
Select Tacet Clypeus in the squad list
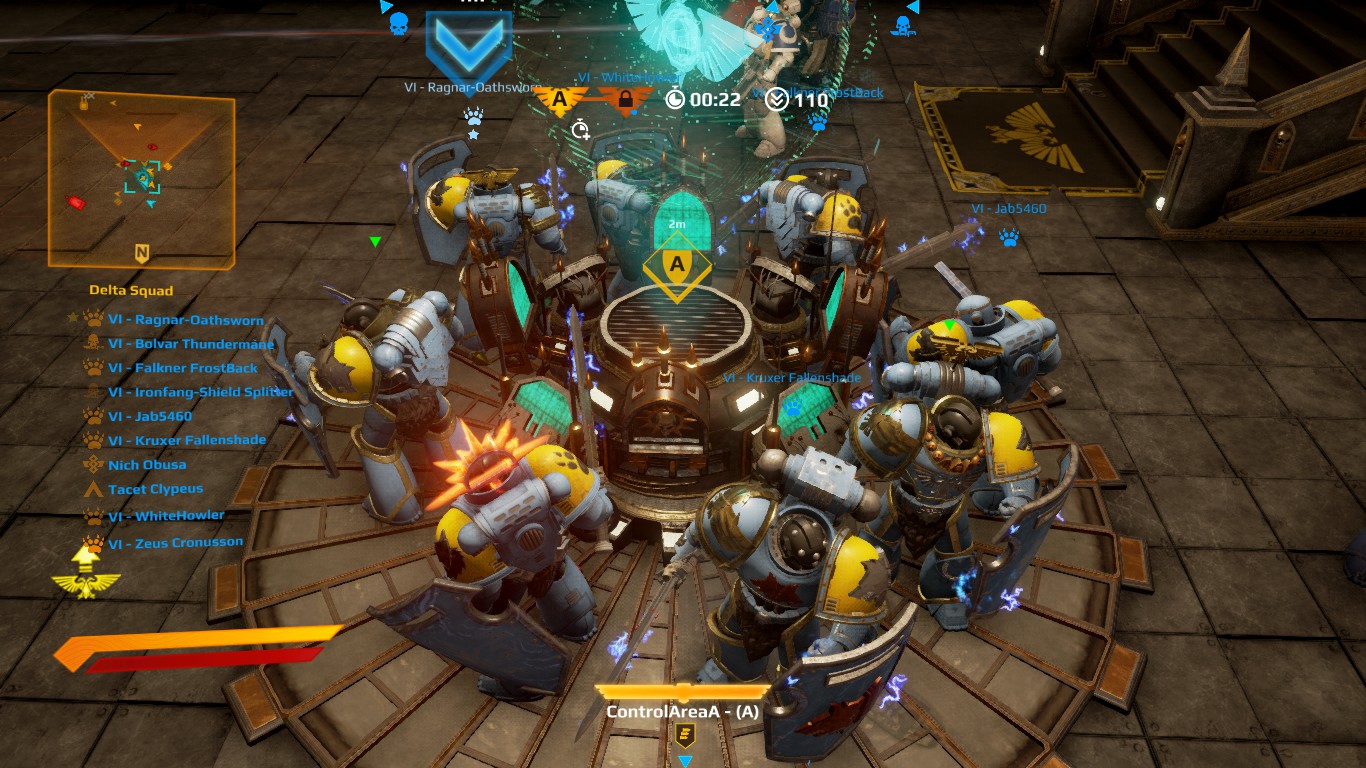[x=155, y=489]
